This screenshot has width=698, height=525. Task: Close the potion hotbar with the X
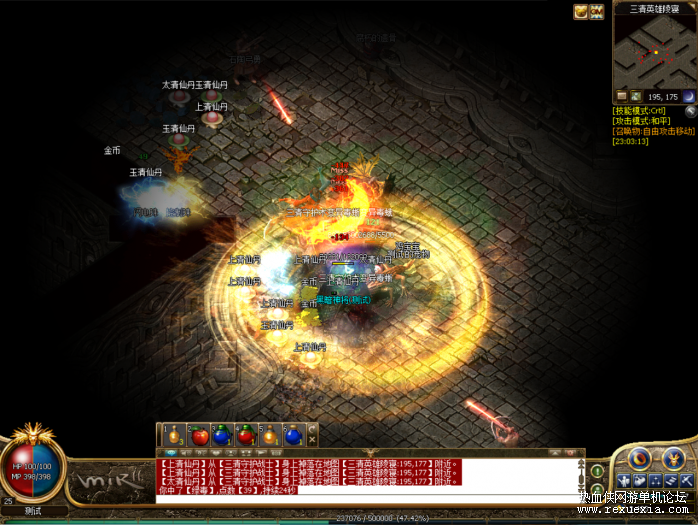[312, 441]
